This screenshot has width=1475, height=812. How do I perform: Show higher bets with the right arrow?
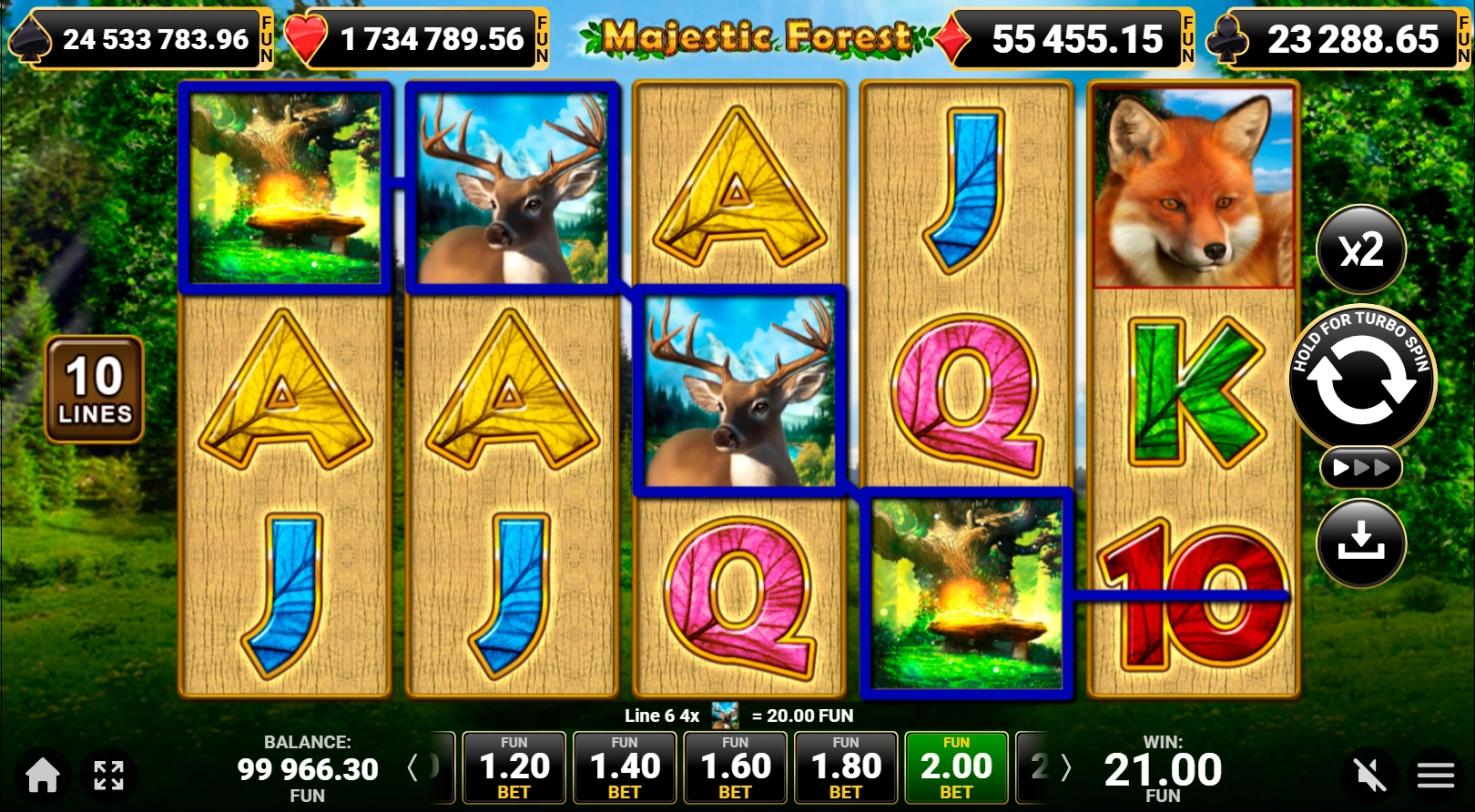[x=1066, y=767]
